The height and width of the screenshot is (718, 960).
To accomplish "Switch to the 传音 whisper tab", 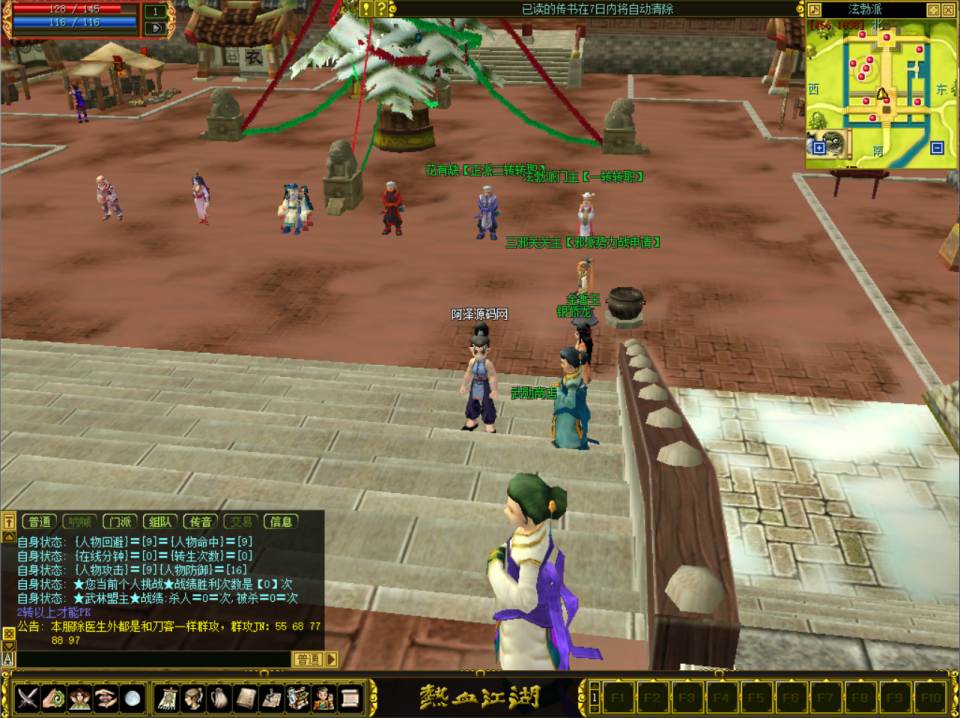I will [200, 521].
